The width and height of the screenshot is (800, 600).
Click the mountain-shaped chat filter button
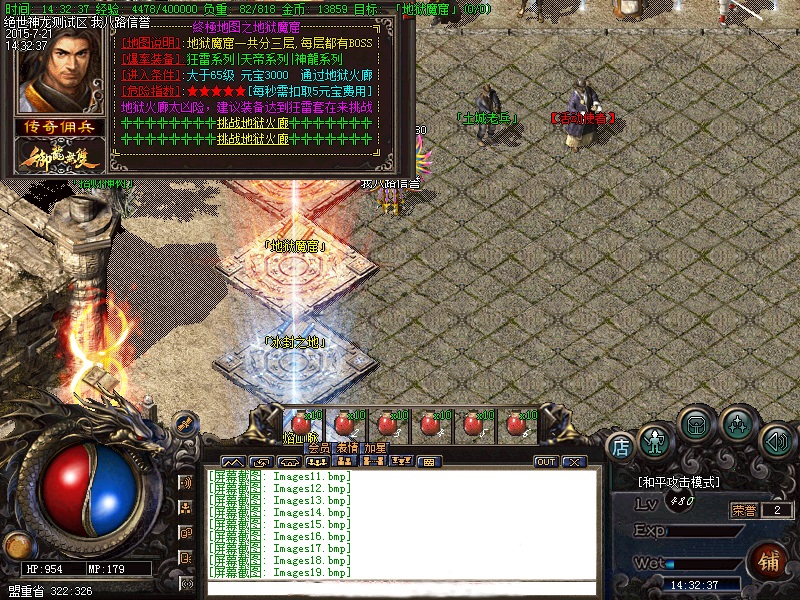[x=233, y=462]
